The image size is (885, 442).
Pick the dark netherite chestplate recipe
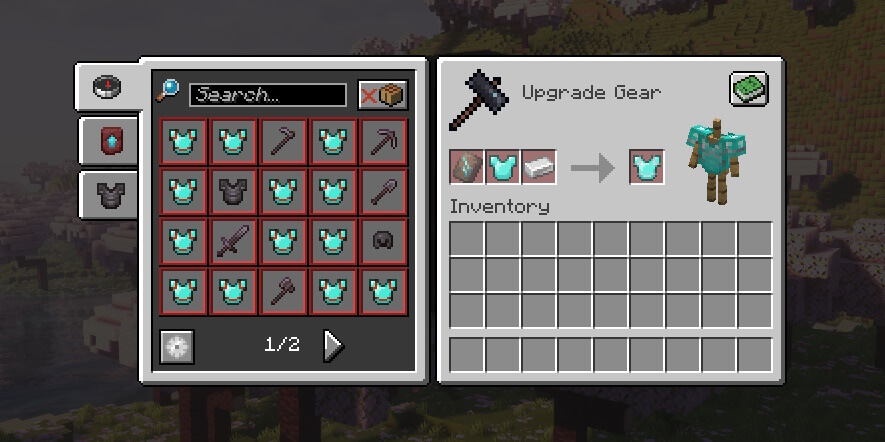233,192
